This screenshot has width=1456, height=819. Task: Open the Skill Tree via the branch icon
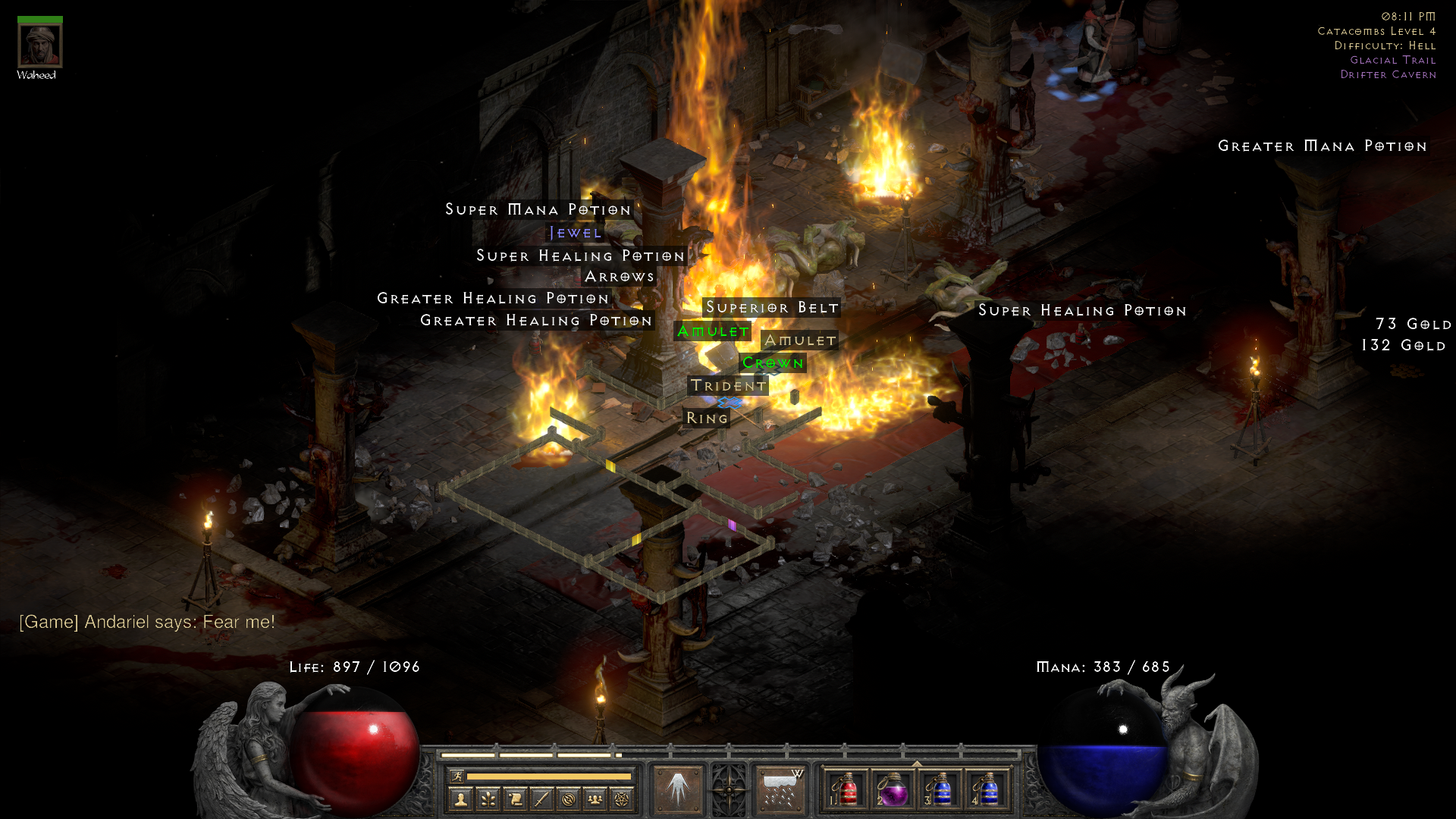point(488,799)
